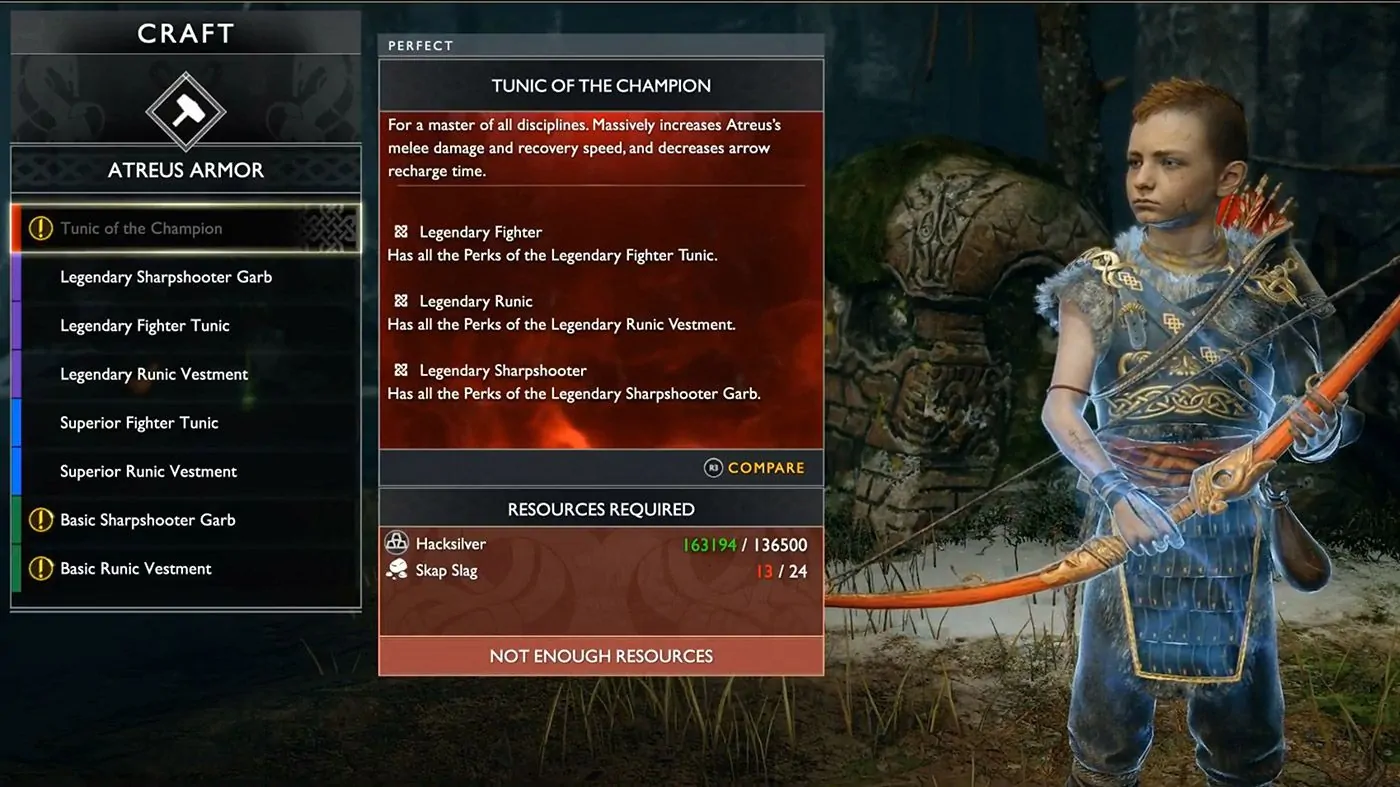The height and width of the screenshot is (787, 1400).
Task: Click the hammer crafting icon above Atreus Armor
Action: point(186,112)
